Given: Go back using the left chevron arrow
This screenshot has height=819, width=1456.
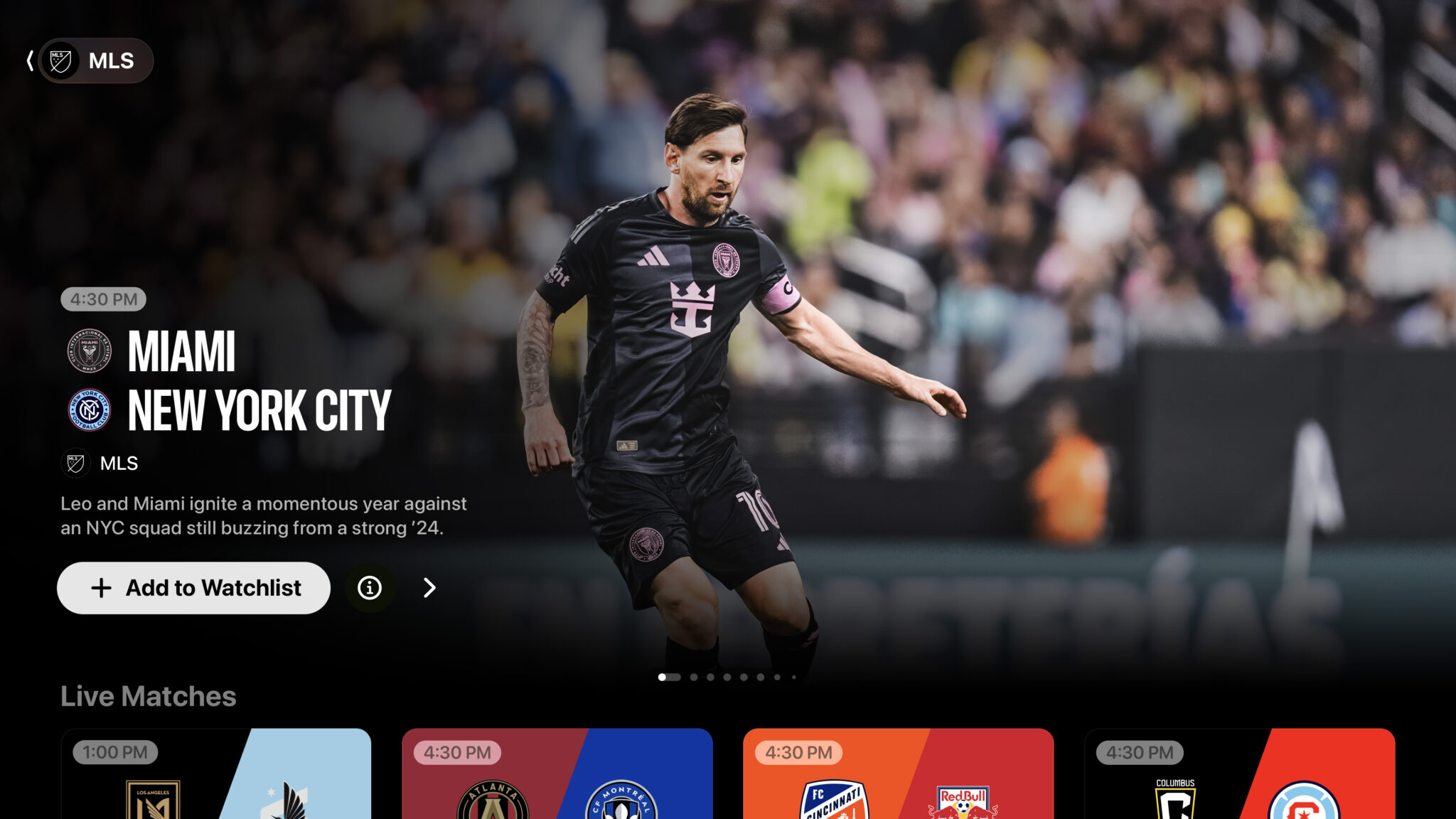Looking at the screenshot, I should click(30, 60).
